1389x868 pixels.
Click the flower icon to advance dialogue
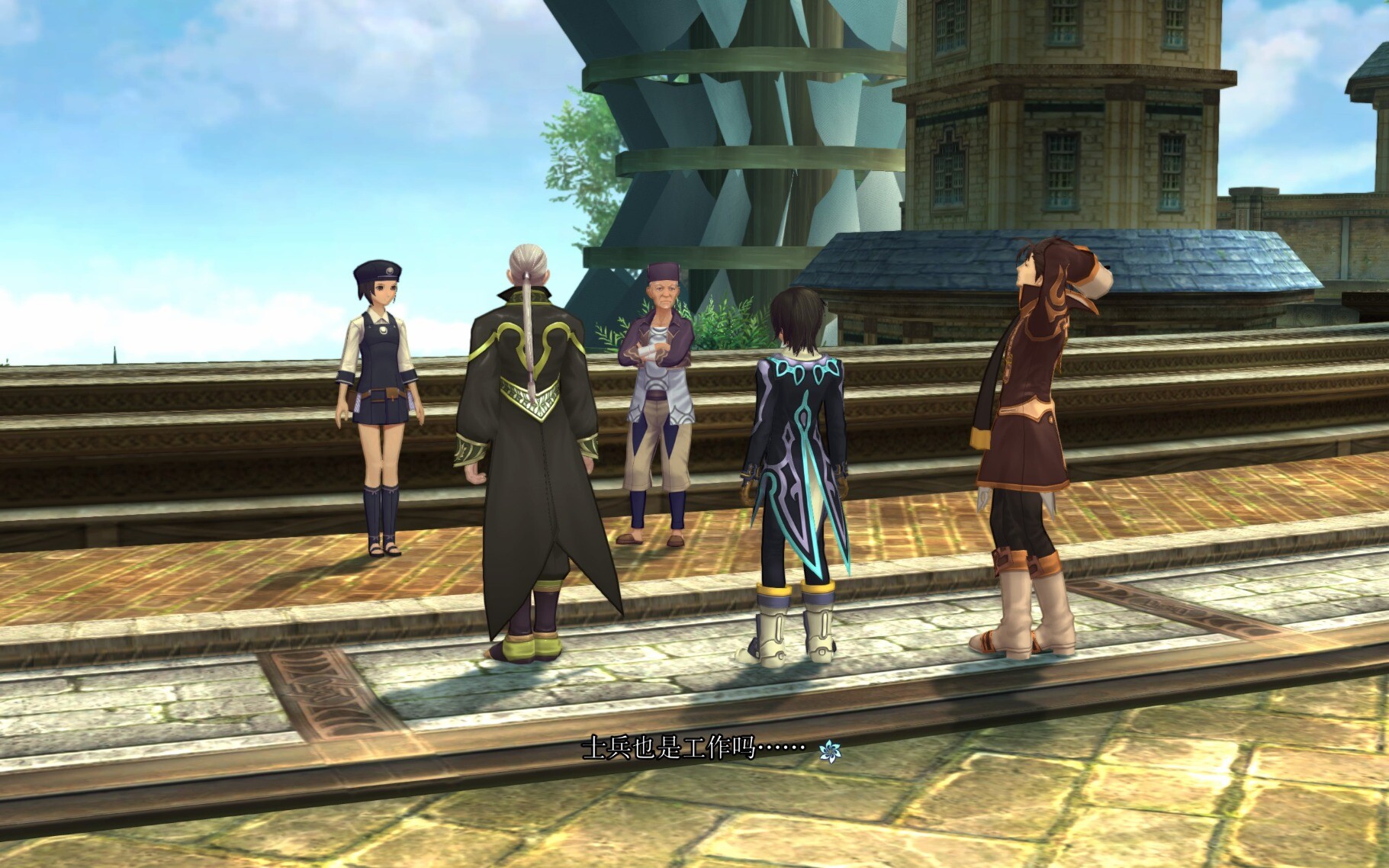829,751
